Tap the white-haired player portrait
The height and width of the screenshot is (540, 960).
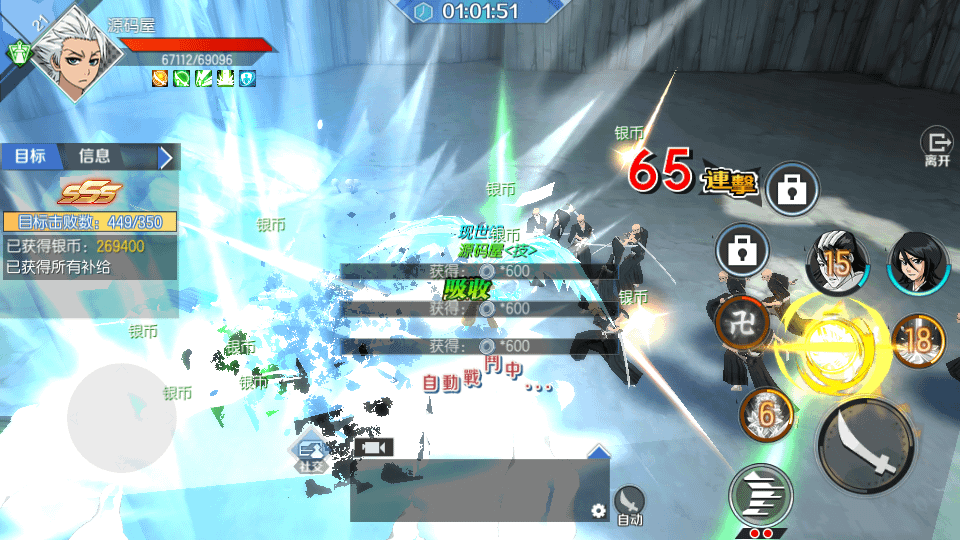[70, 46]
